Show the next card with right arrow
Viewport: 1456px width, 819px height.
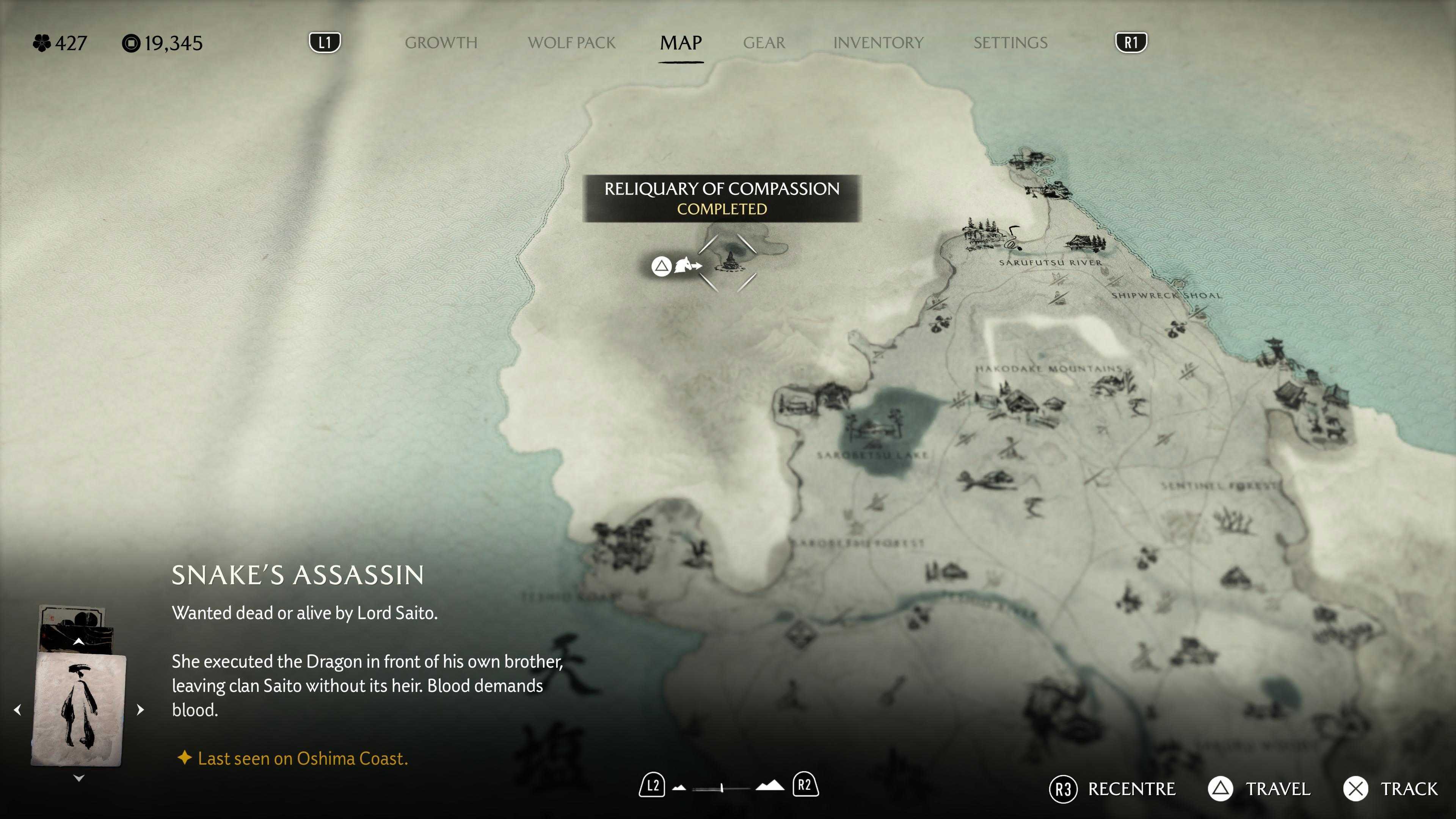click(x=141, y=709)
